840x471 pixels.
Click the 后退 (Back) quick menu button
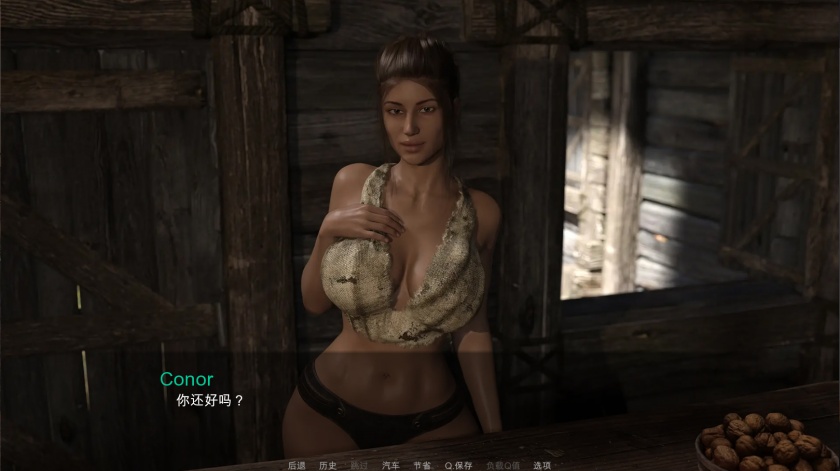click(296, 465)
